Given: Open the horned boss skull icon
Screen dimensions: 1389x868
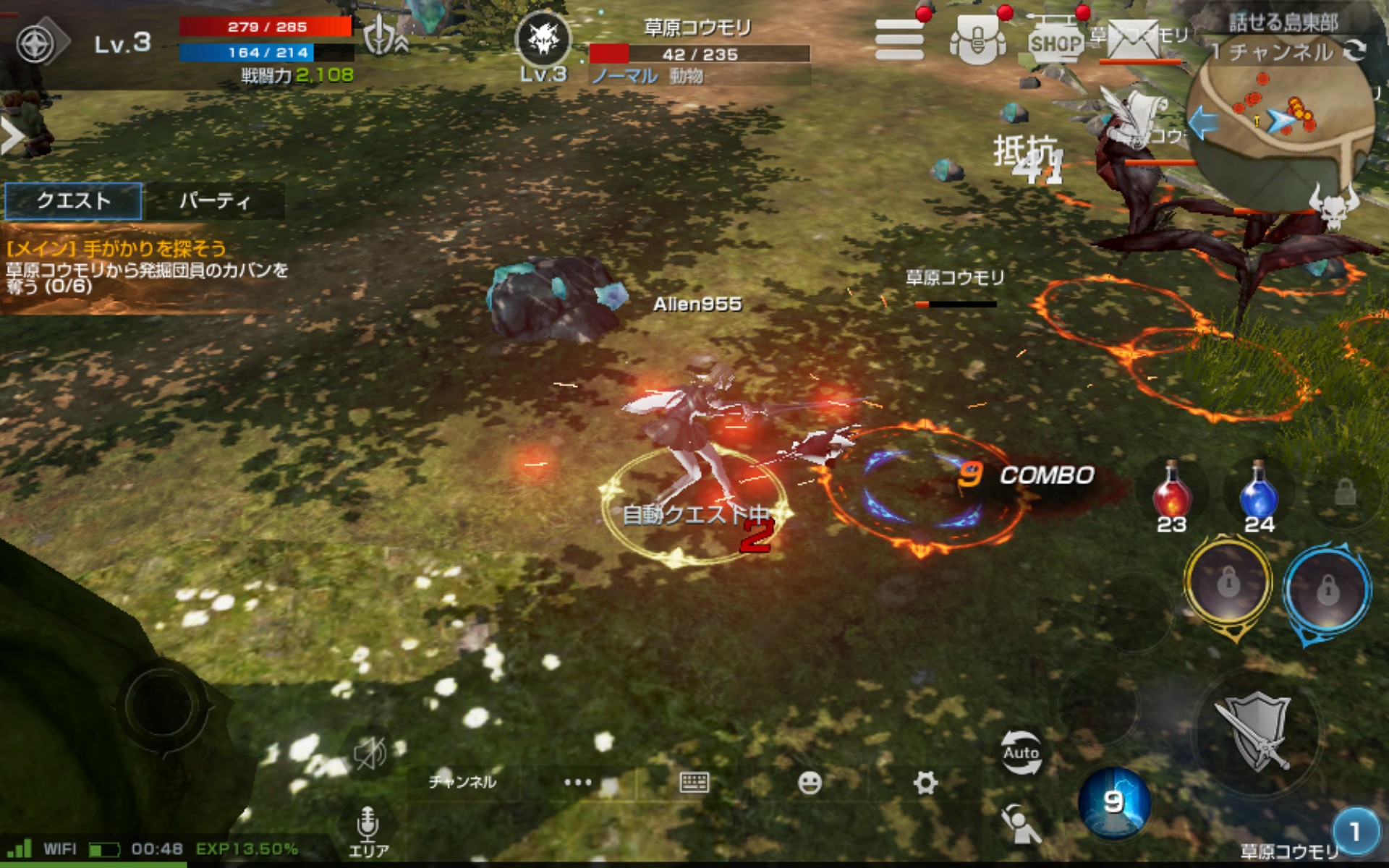Looking at the screenshot, I should tap(1335, 206).
